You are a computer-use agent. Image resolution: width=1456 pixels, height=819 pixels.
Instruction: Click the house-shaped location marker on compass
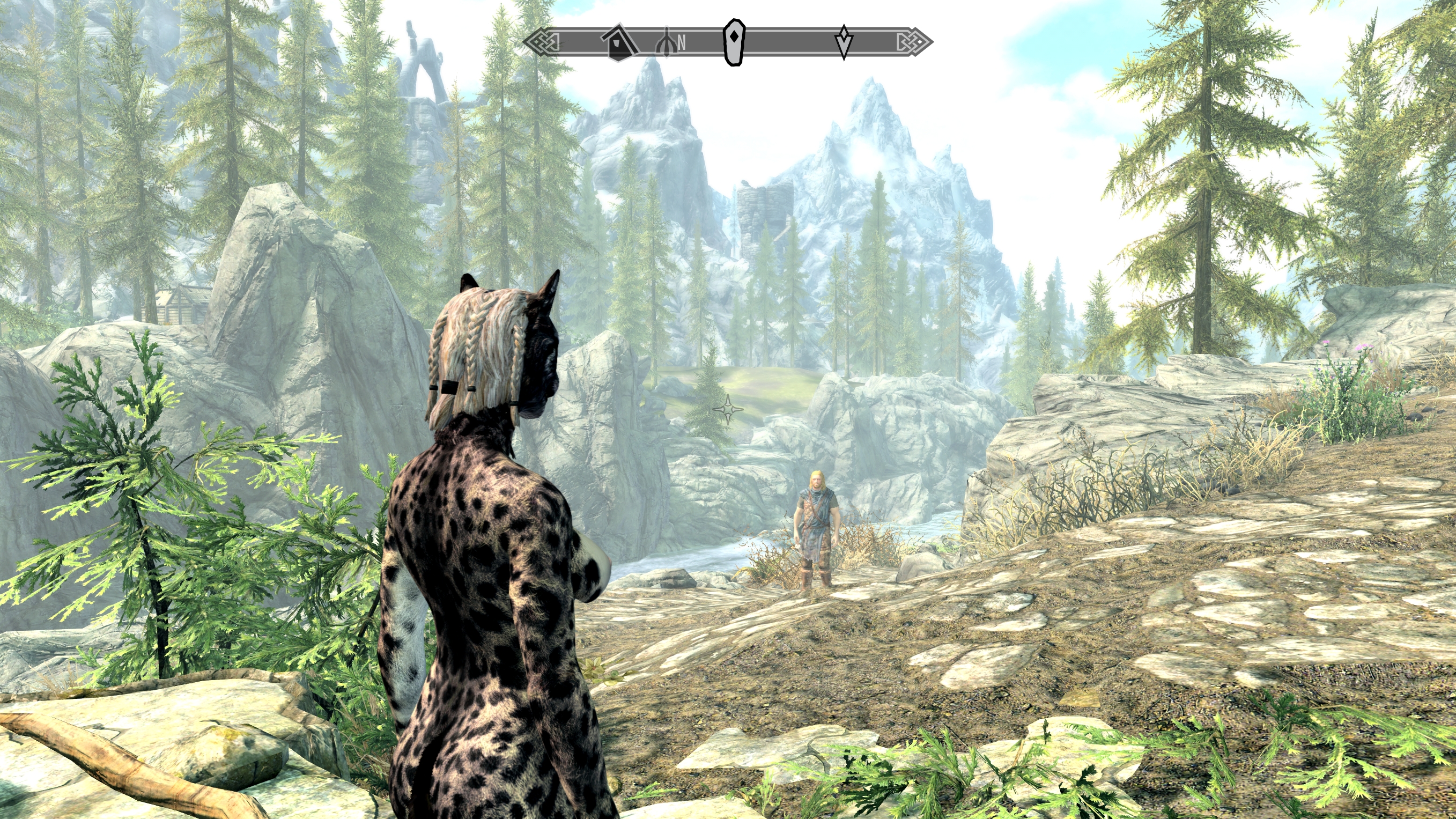(618, 42)
